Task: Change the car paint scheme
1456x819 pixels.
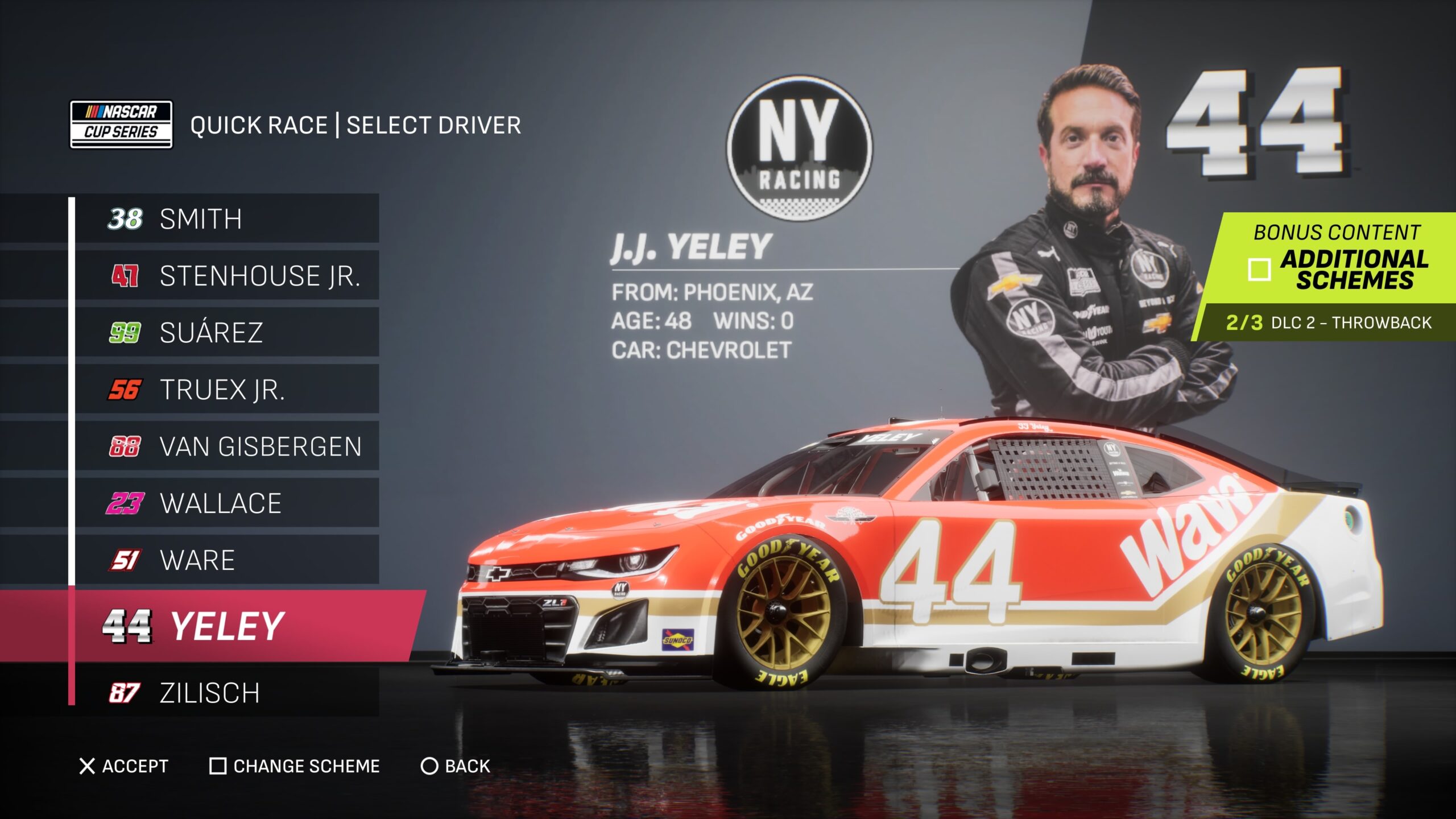Action: pos(295,766)
